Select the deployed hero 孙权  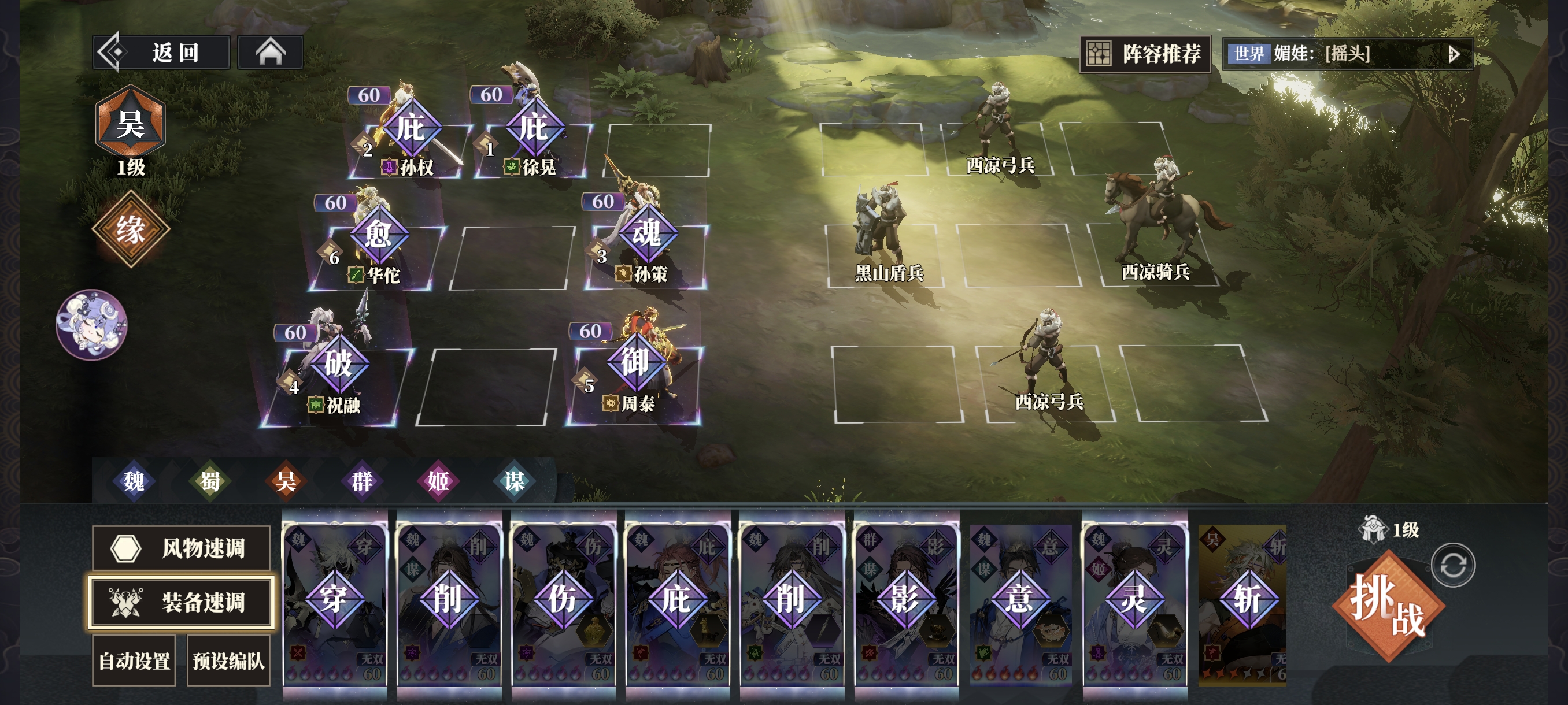pos(410,141)
